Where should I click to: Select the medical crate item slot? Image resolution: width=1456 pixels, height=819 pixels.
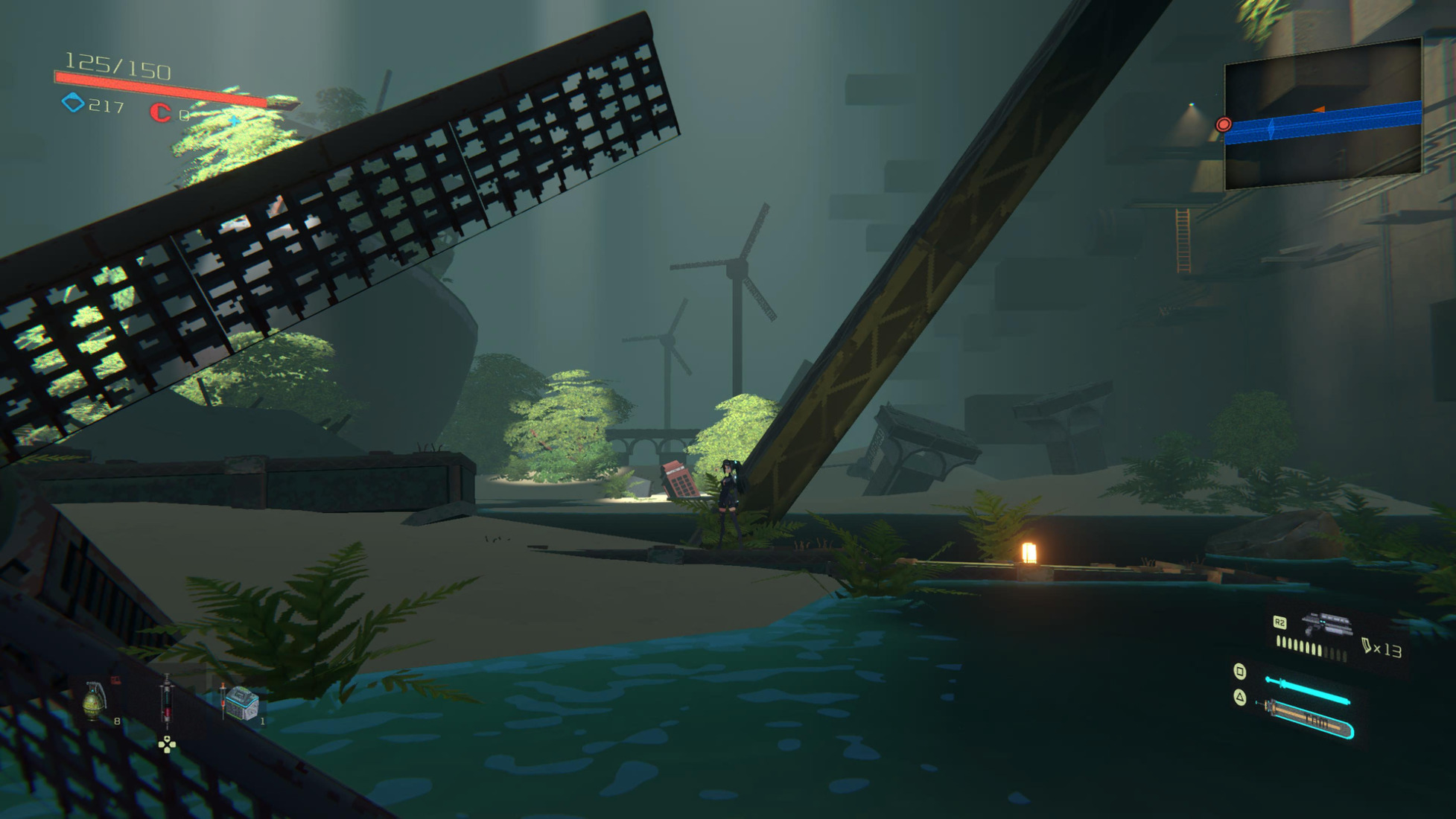[x=241, y=703]
